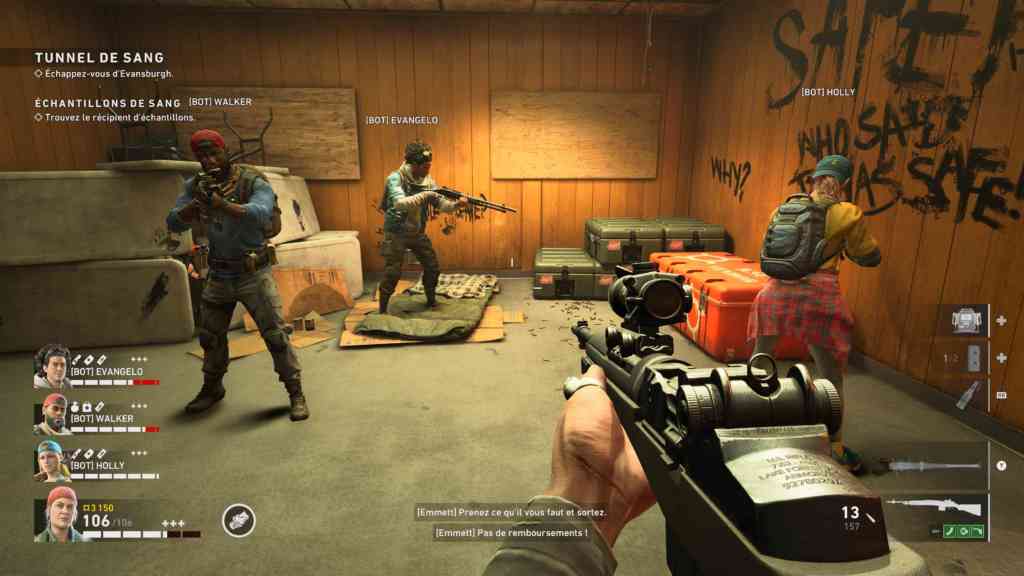Select bot Holly's team portrait

52,460
